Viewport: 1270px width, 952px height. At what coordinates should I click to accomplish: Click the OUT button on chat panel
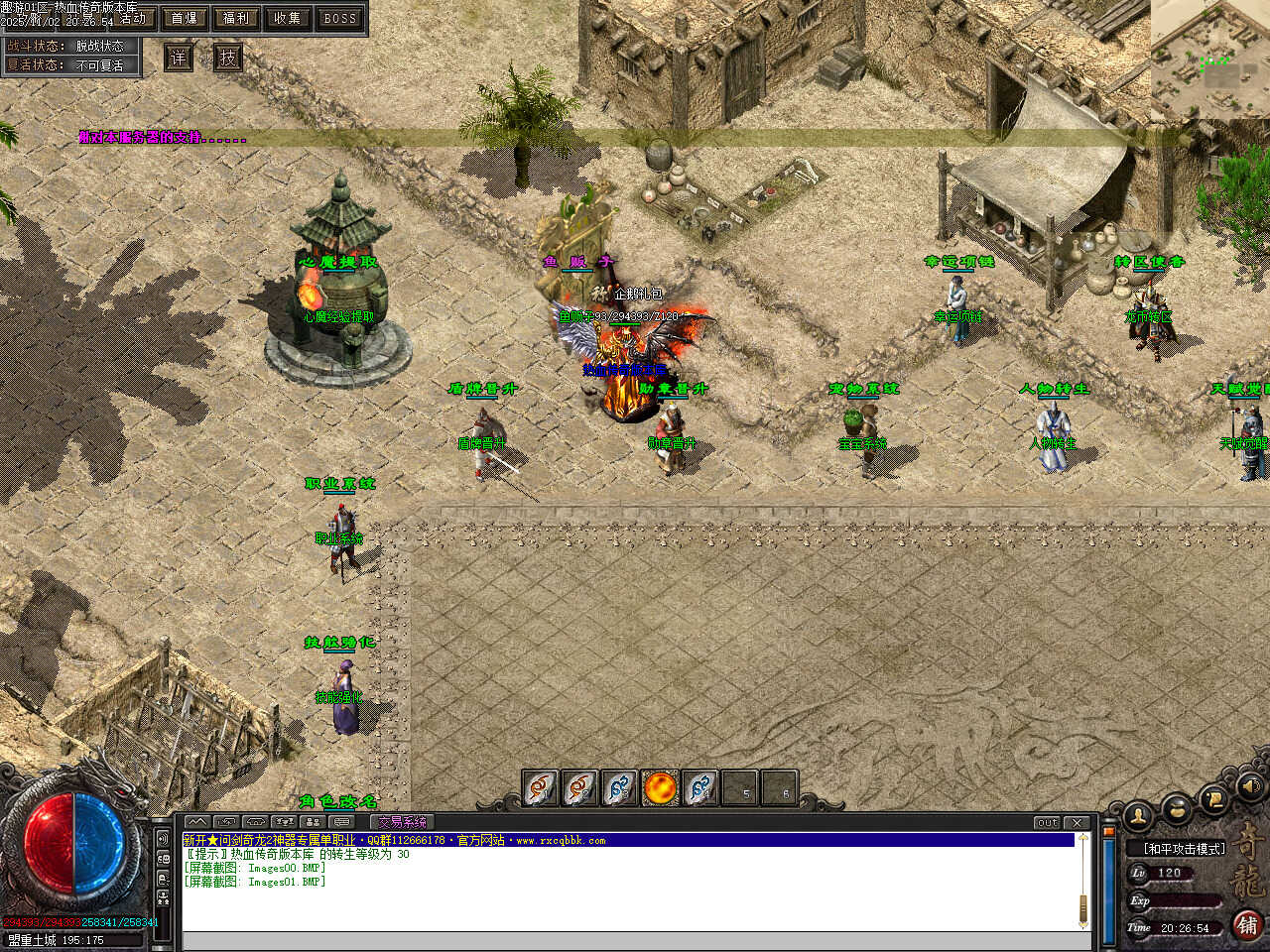tap(1048, 823)
